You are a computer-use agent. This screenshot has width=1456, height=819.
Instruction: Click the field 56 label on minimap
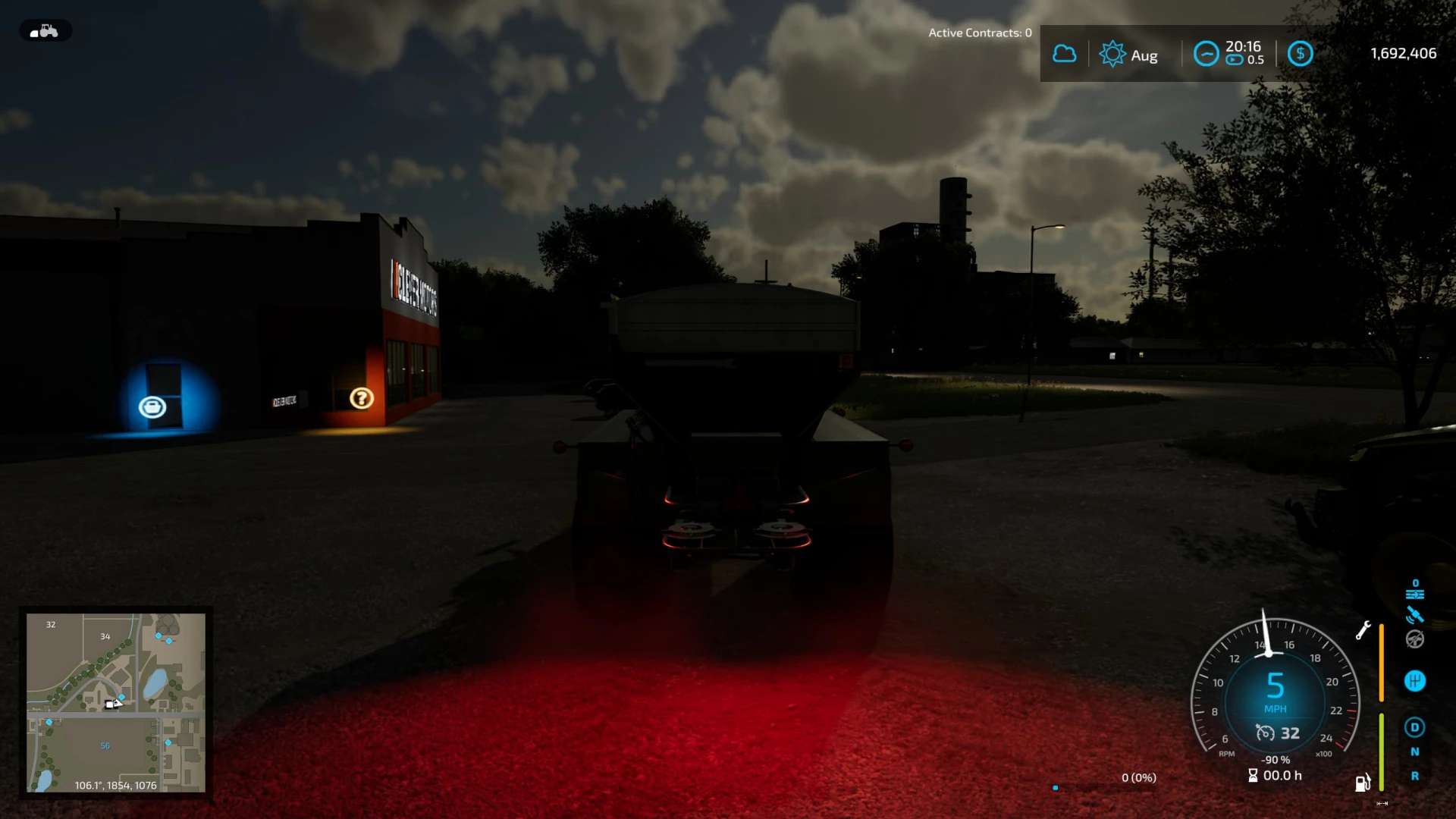[x=105, y=745]
